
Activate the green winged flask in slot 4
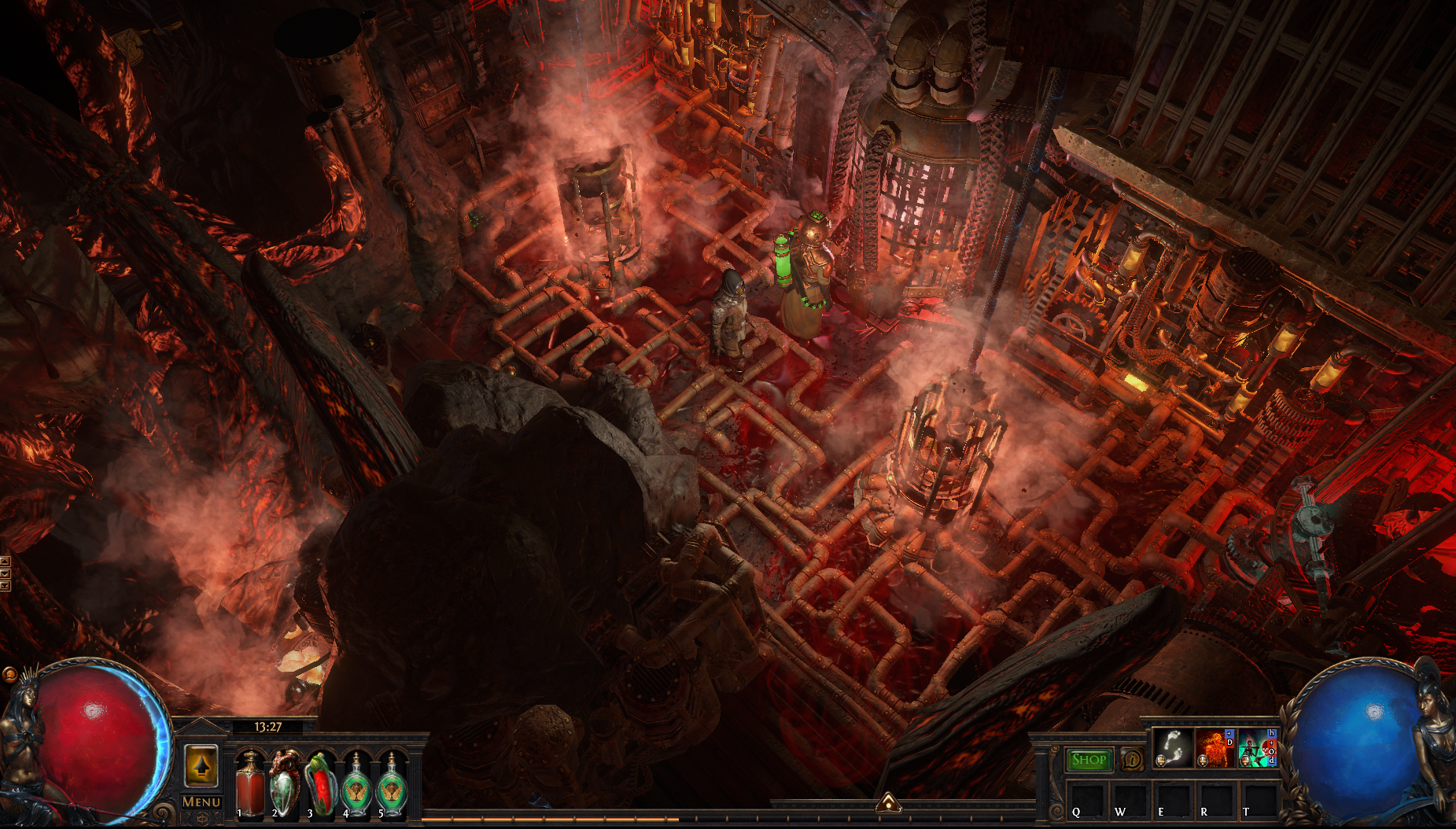356,784
